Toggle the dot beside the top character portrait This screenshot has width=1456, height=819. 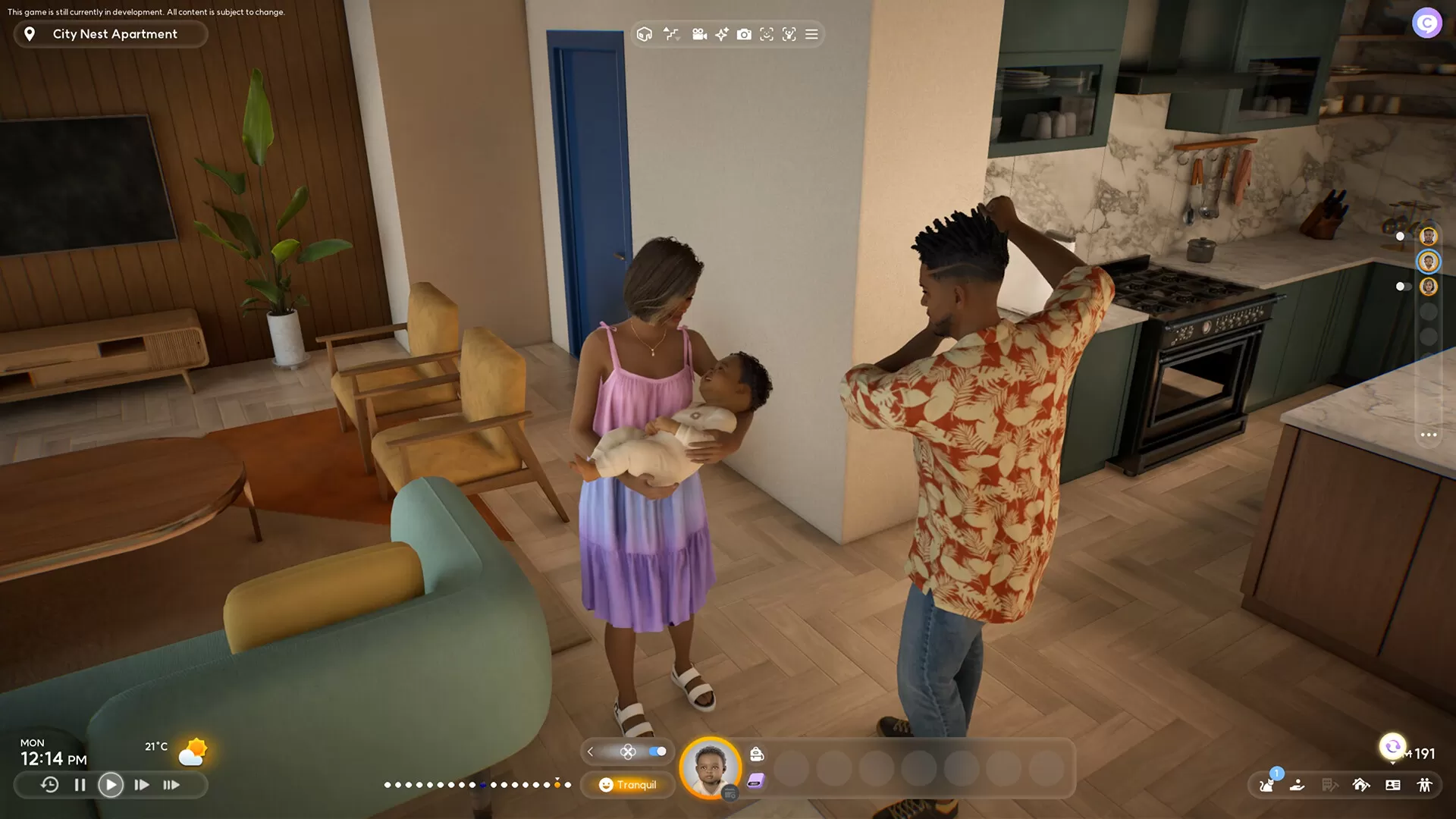1399,235
